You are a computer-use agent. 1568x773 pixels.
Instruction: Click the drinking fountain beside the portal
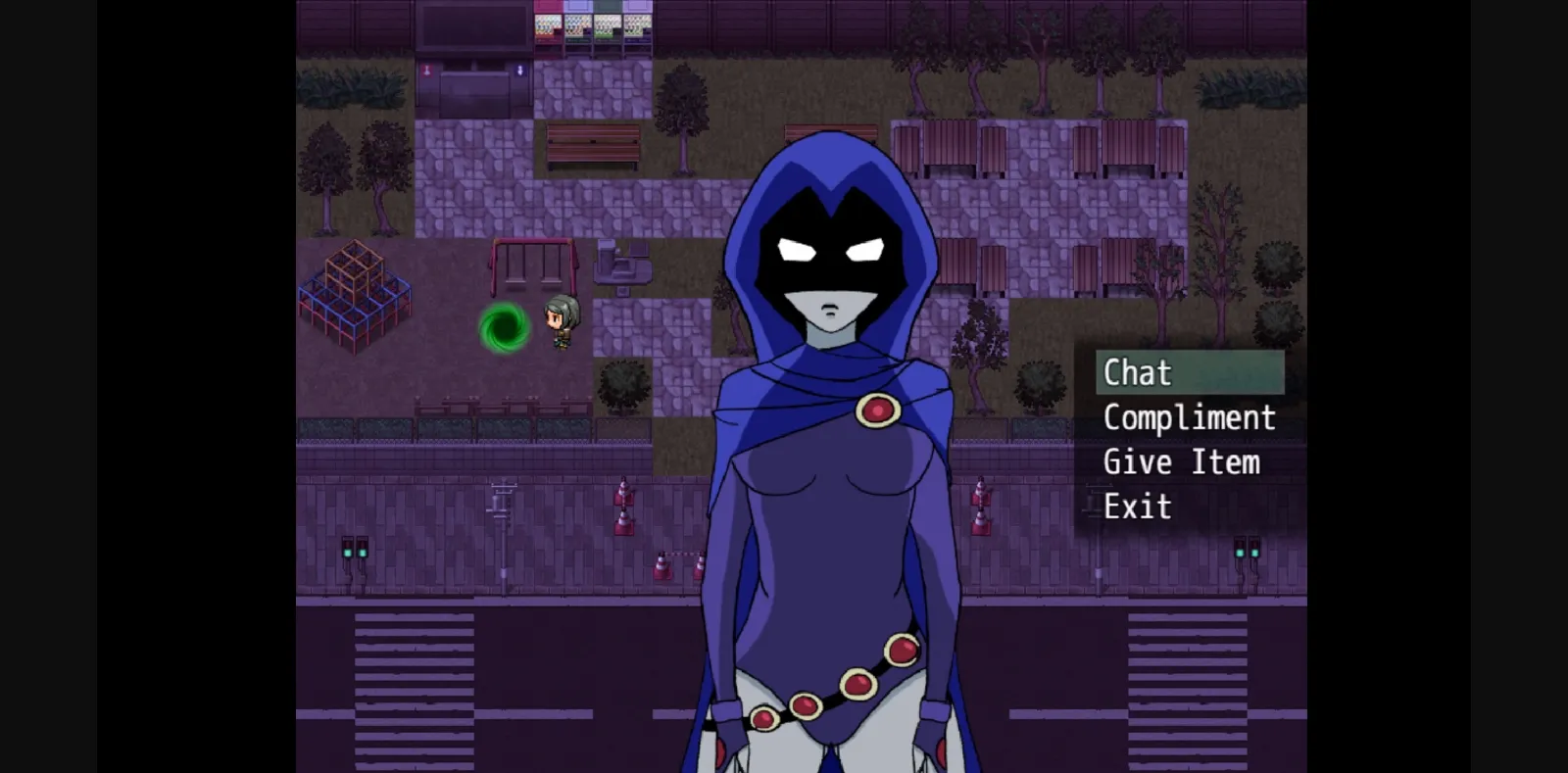[x=623, y=265]
